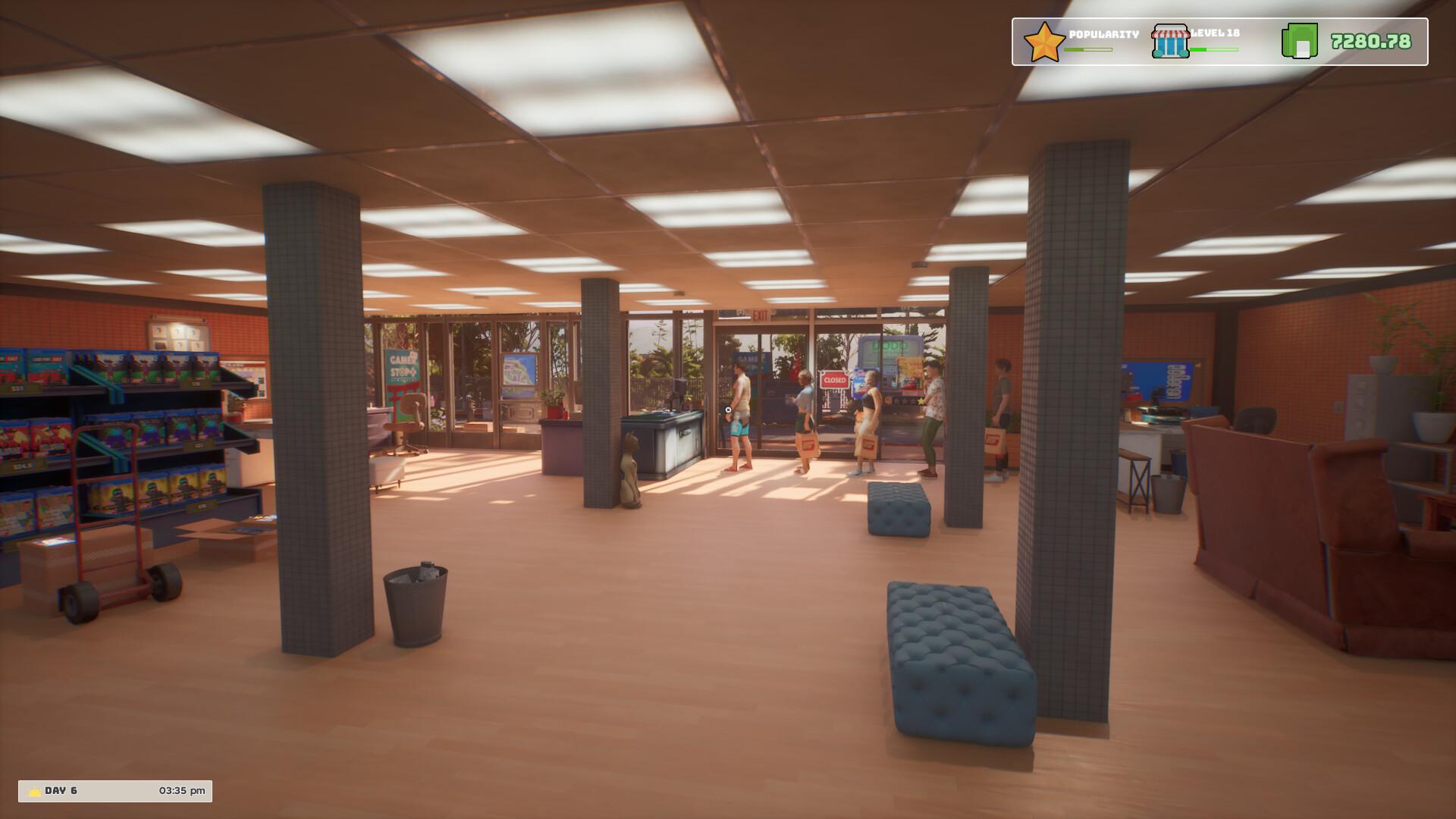Viewport: 1456px width, 819px height.
Task: Click the sun weather icon beside Day 6
Action: [x=33, y=790]
